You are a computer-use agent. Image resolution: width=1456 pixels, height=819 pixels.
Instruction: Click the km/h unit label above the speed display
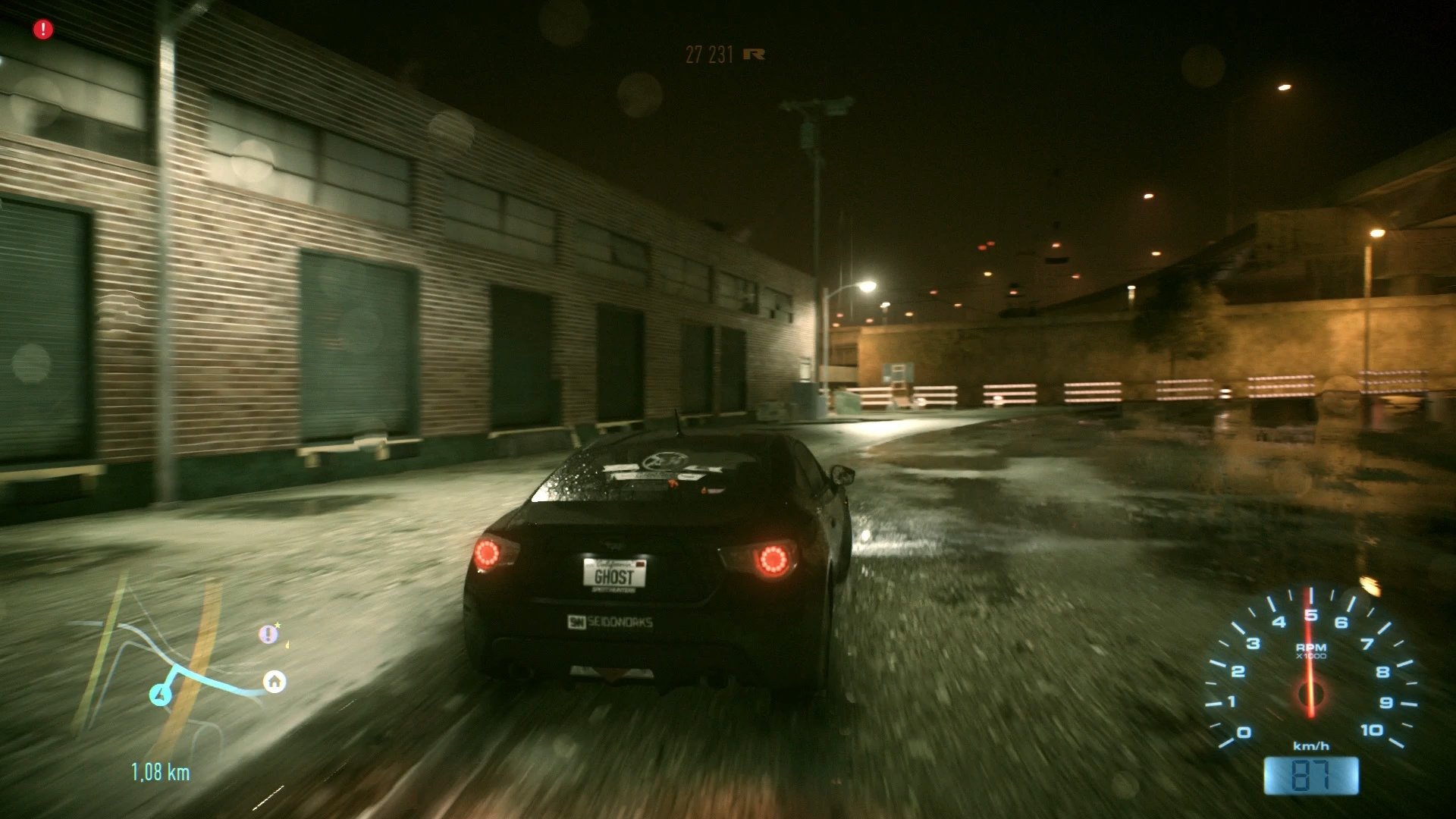[1313, 746]
